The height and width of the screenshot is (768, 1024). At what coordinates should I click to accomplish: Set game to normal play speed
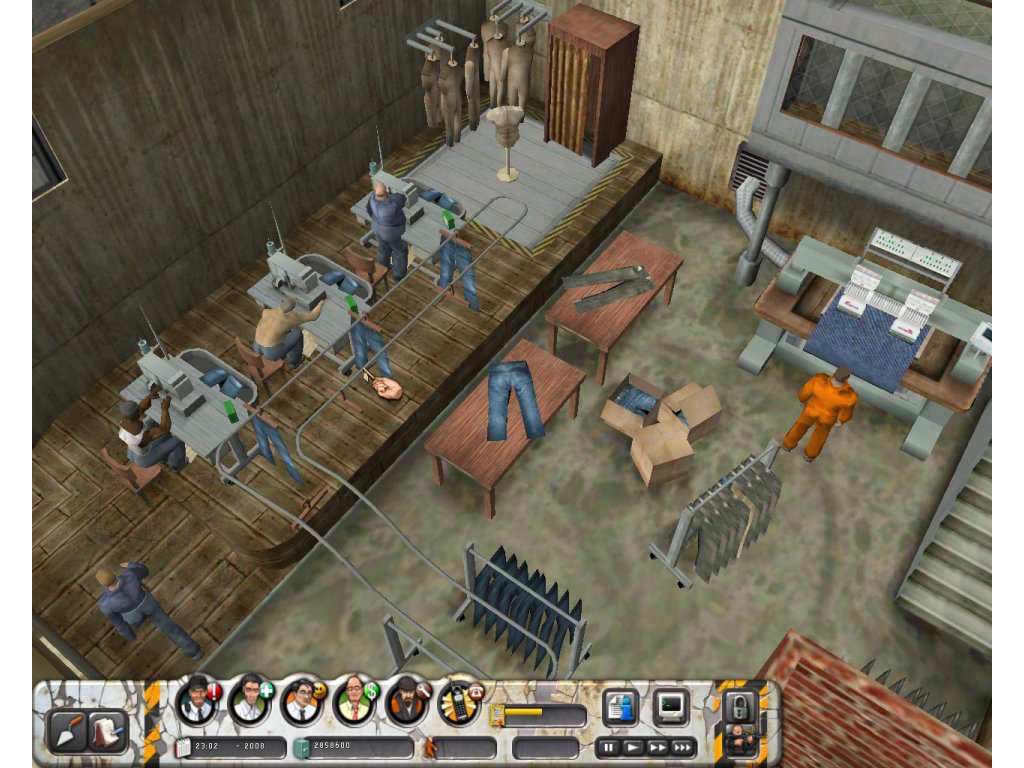(x=633, y=746)
